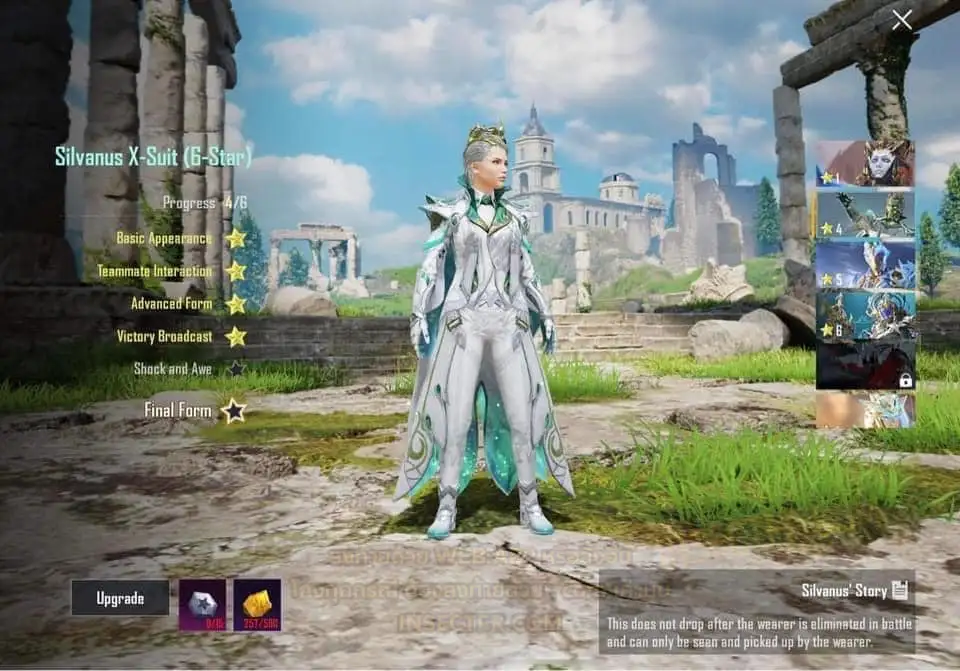Choose the 6-star suit thumbnail

coord(865,314)
